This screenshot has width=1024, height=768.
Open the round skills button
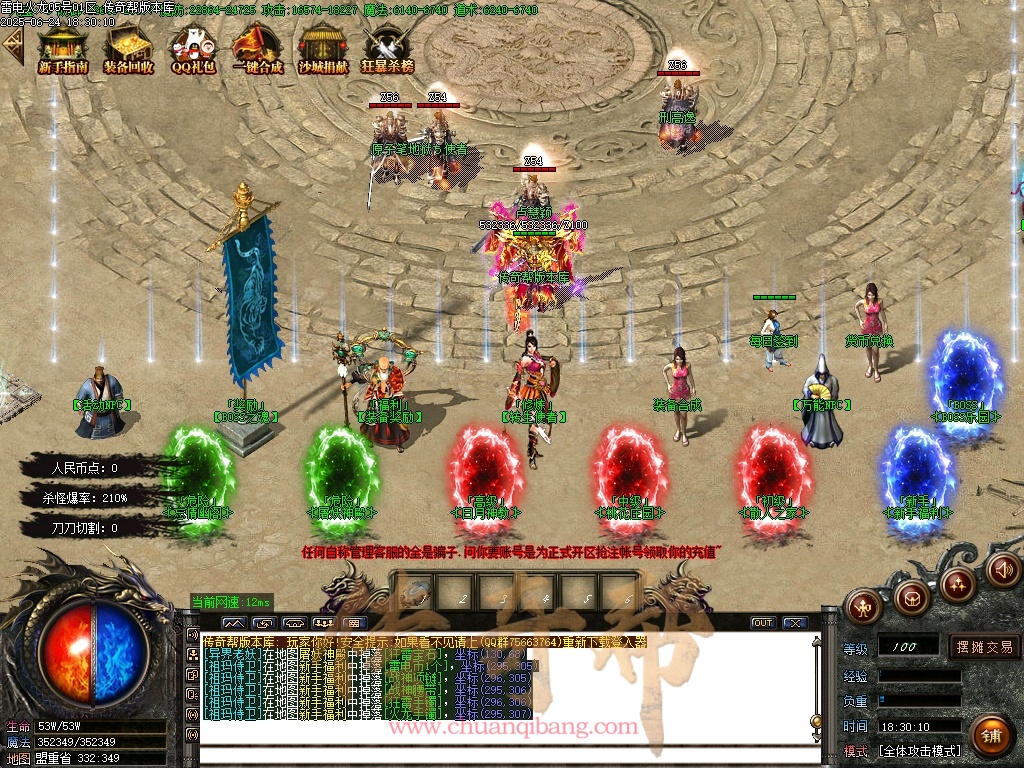tap(957, 584)
